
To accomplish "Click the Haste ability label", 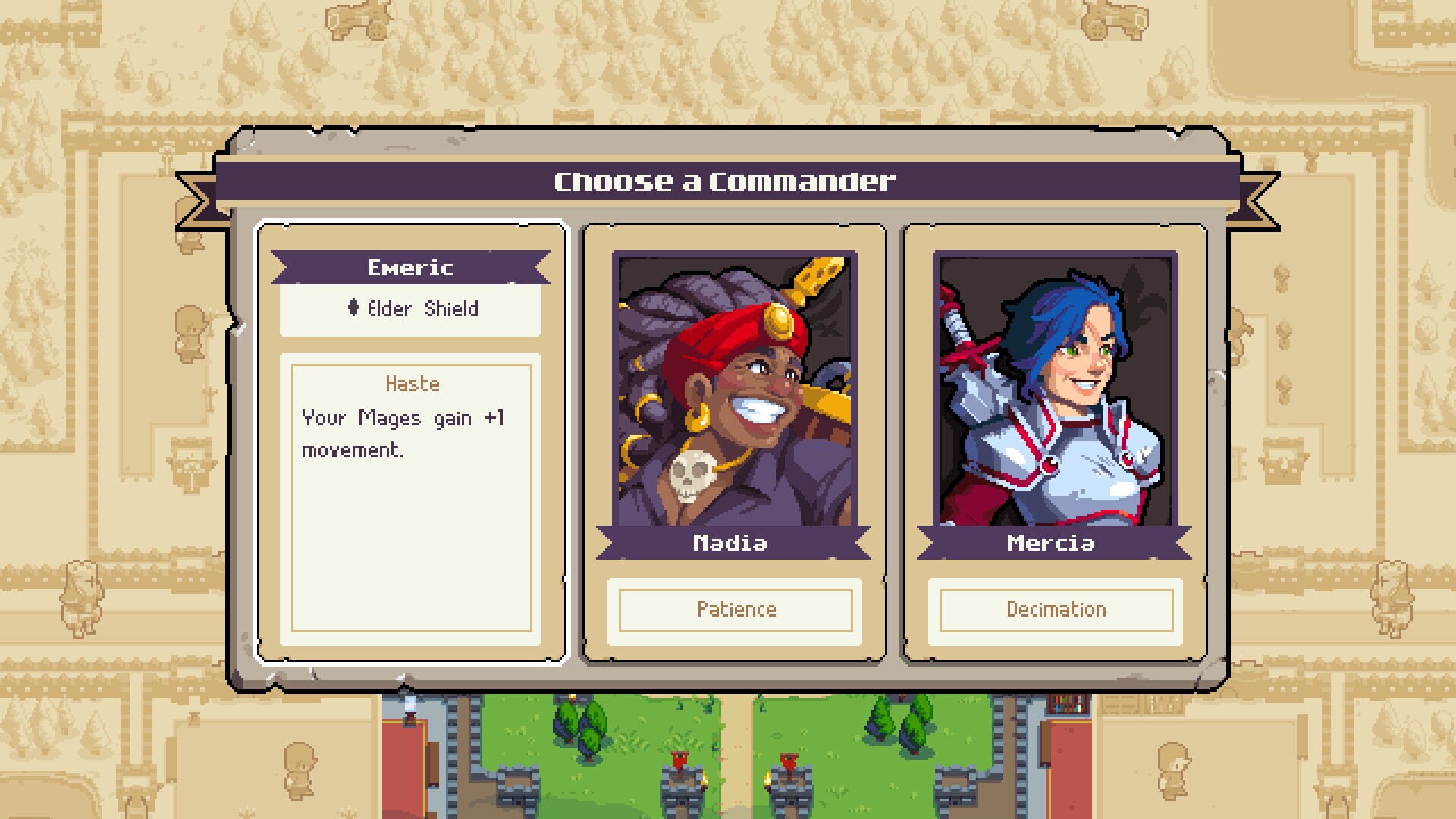I will click(x=411, y=384).
